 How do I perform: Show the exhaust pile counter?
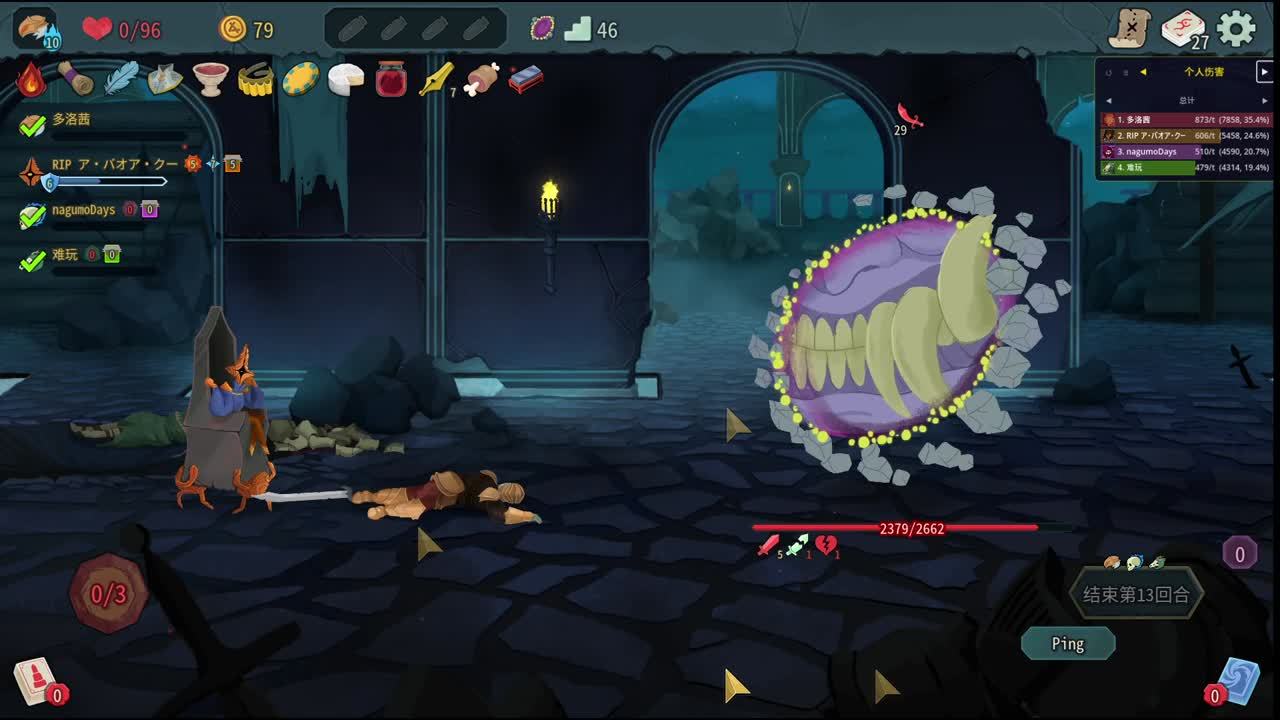coord(1240,553)
